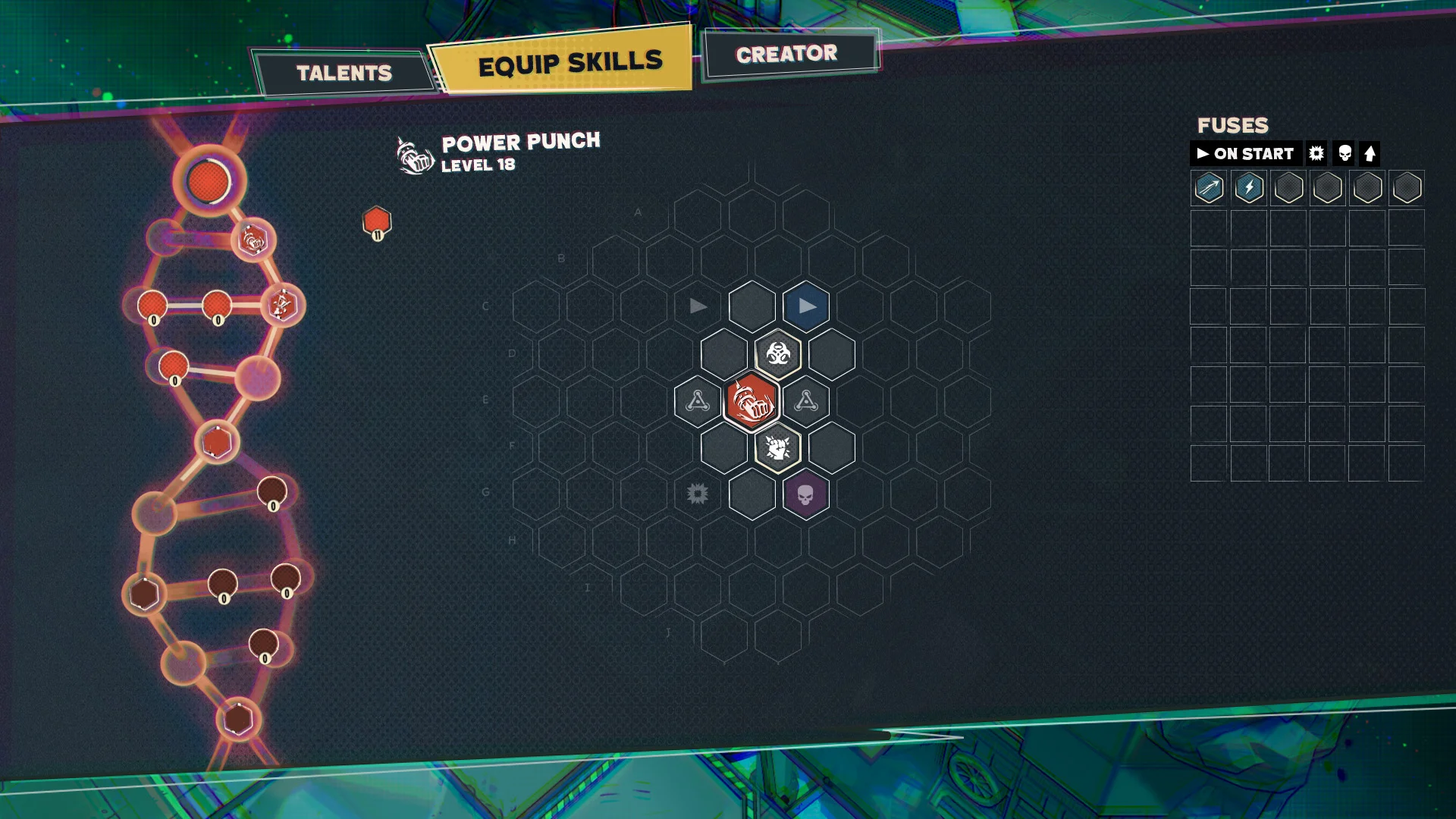Toggle the burst filter beside On Start
Viewport: 1456px width, 819px height.
click(1316, 153)
